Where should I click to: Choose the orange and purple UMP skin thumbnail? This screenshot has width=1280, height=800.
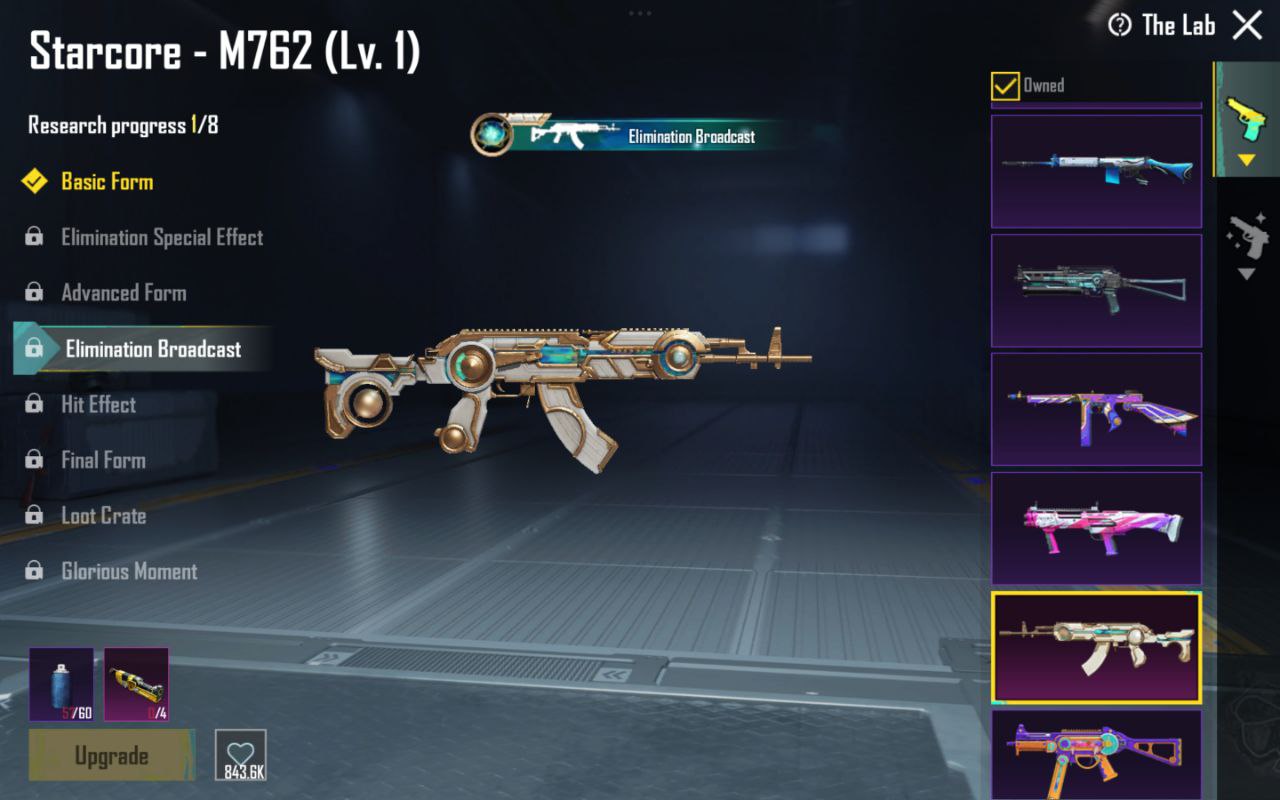(x=1096, y=753)
